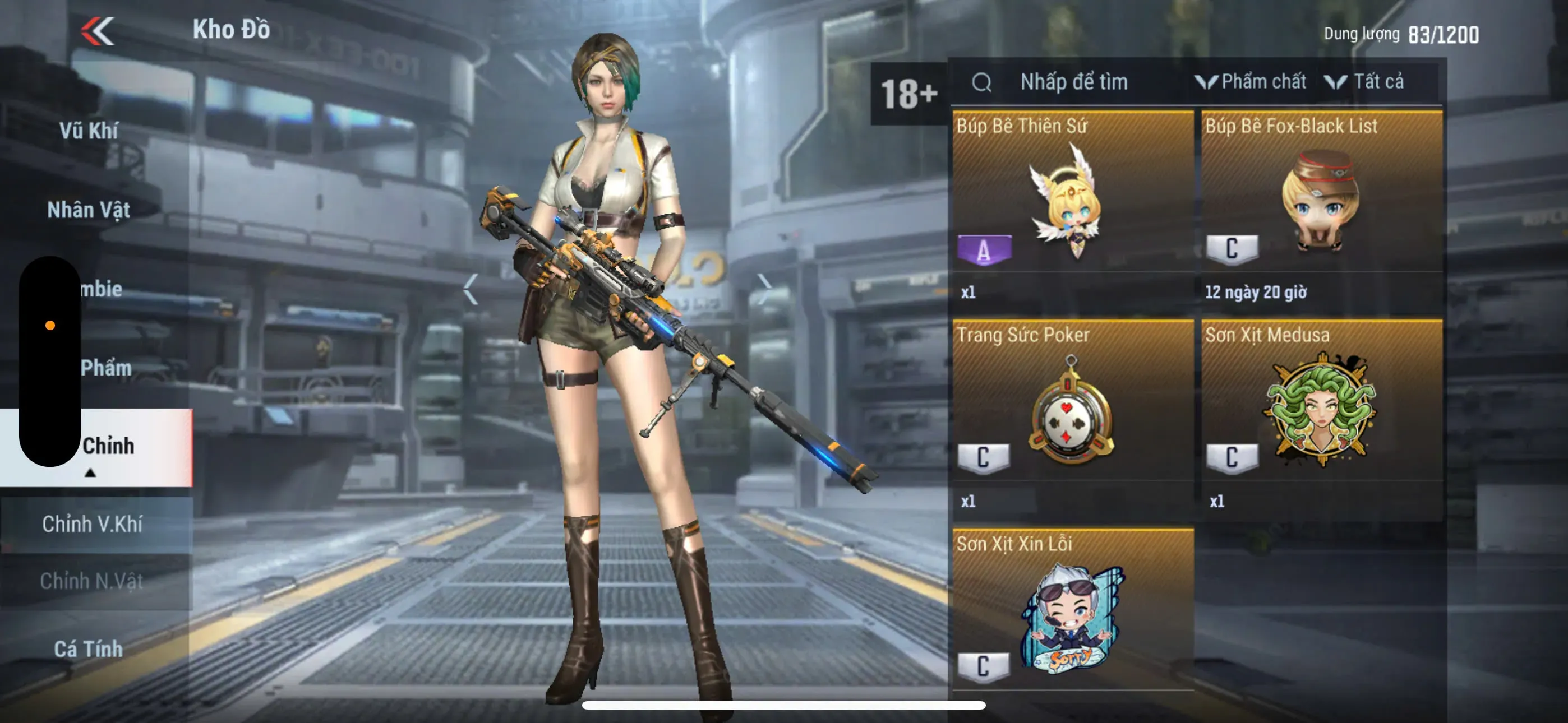Open the Vũ Khí category
The image size is (1568, 723).
coord(89,131)
